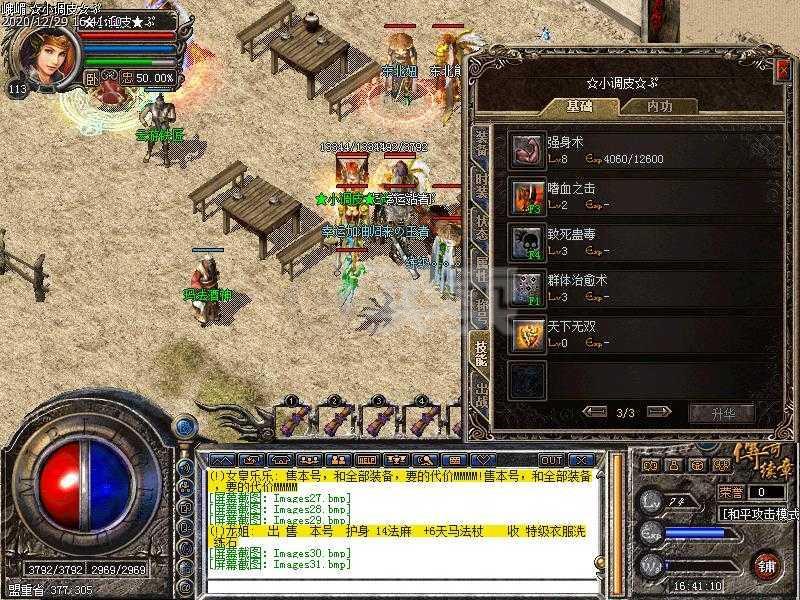Click the 升华 button
The image size is (800, 600).
pyautogui.click(x=720, y=412)
